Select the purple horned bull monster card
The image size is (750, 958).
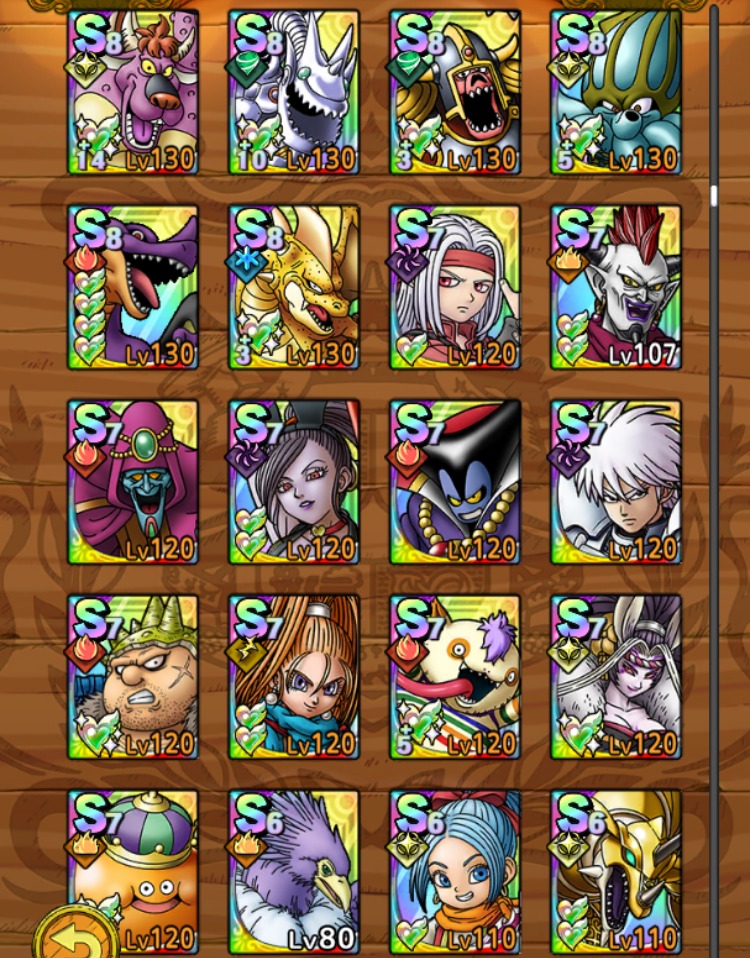point(133,92)
